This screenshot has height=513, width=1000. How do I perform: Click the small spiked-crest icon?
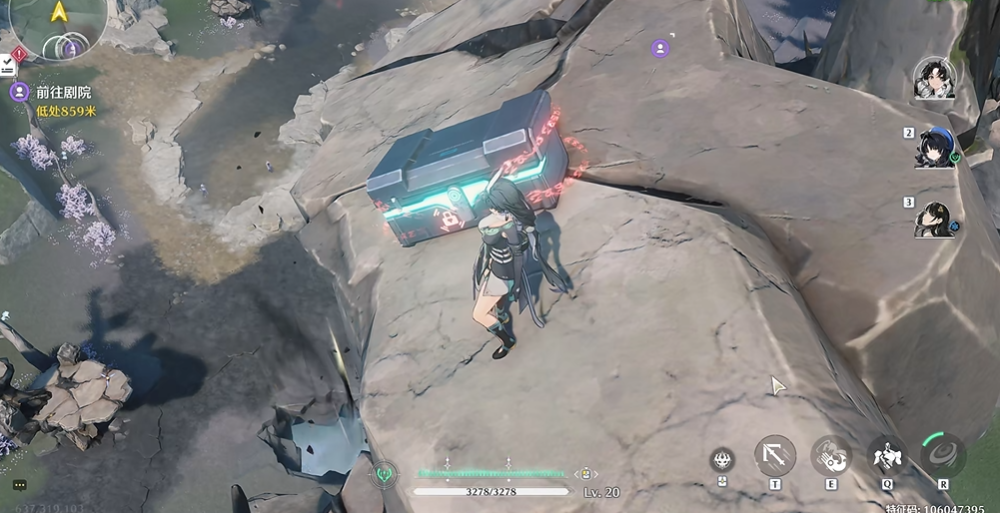(722, 460)
